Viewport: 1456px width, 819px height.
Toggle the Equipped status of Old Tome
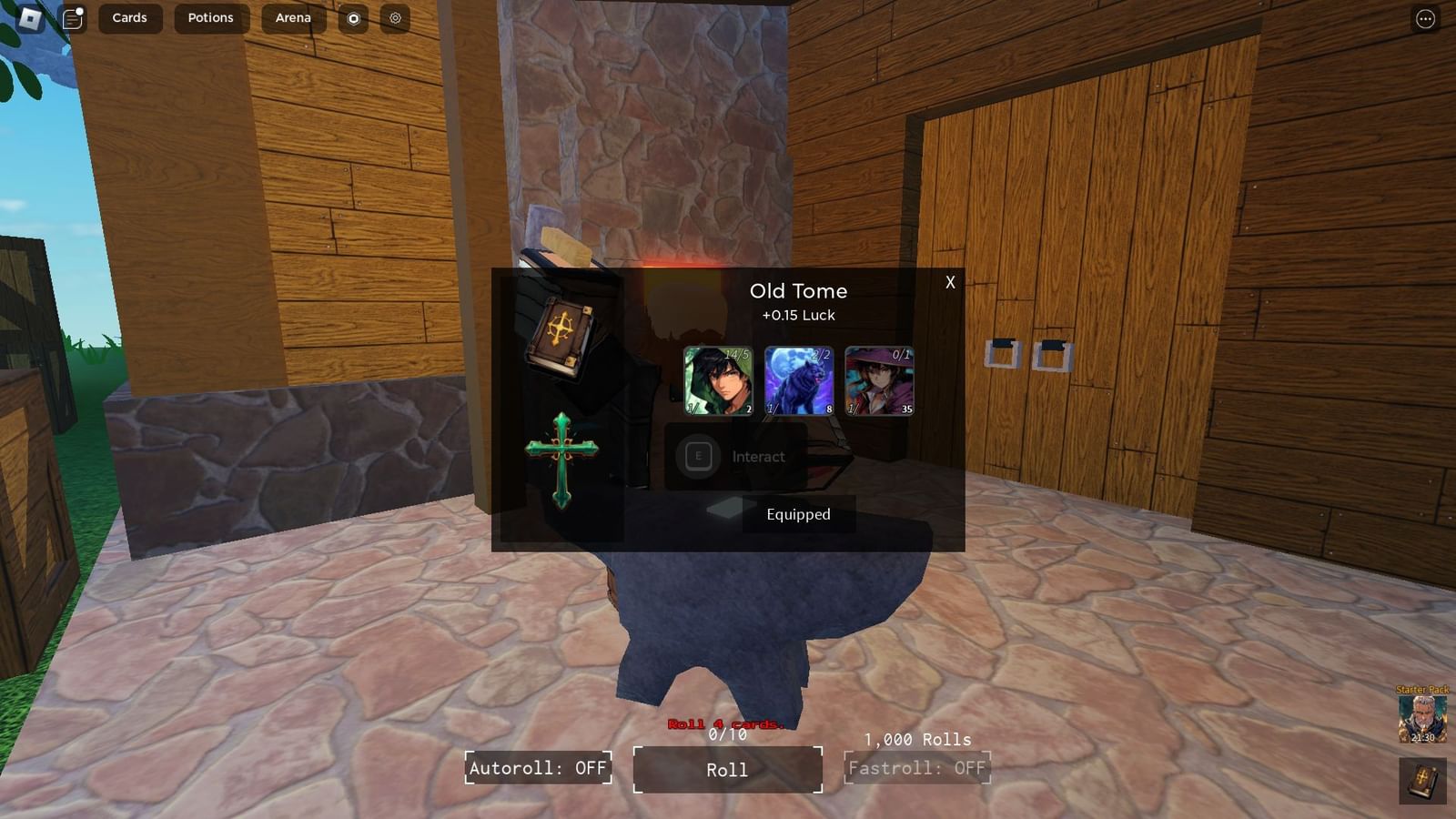(x=798, y=514)
